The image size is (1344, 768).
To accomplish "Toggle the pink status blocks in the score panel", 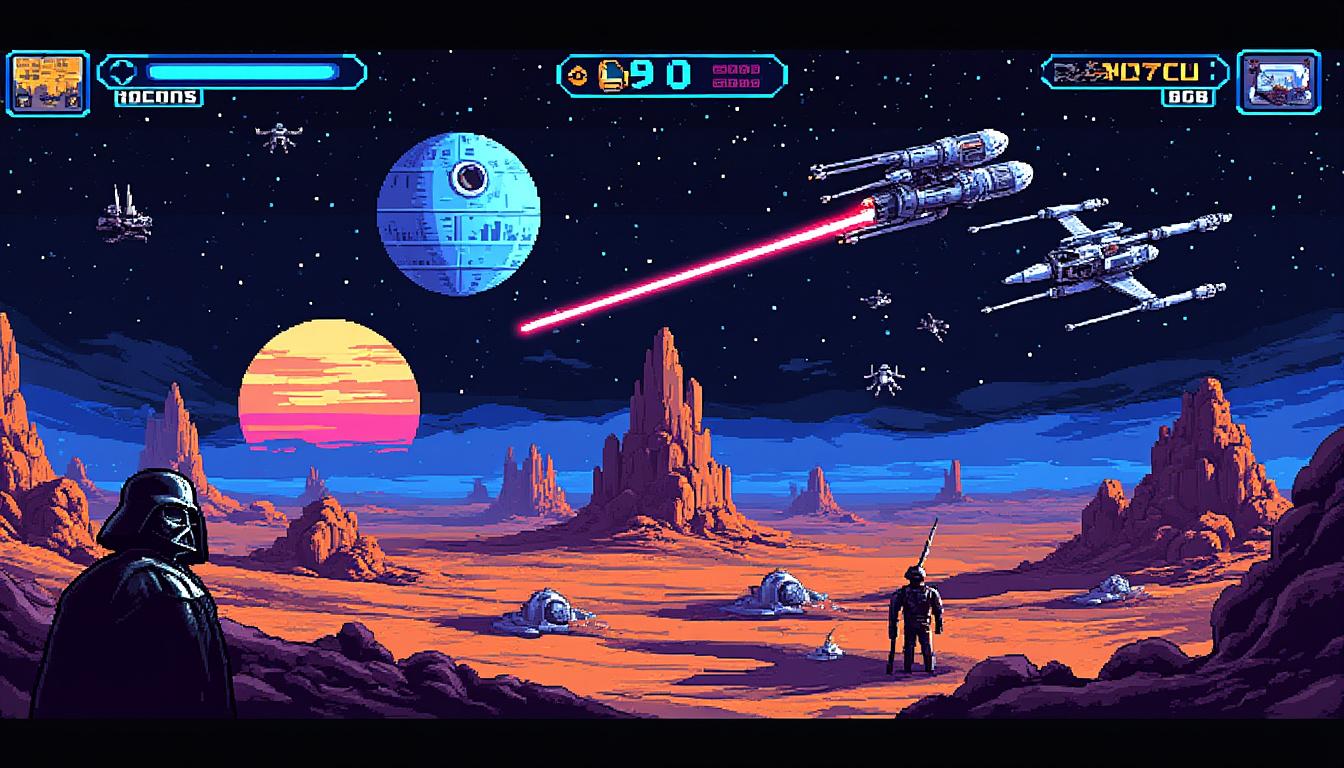I will tap(737, 76).
